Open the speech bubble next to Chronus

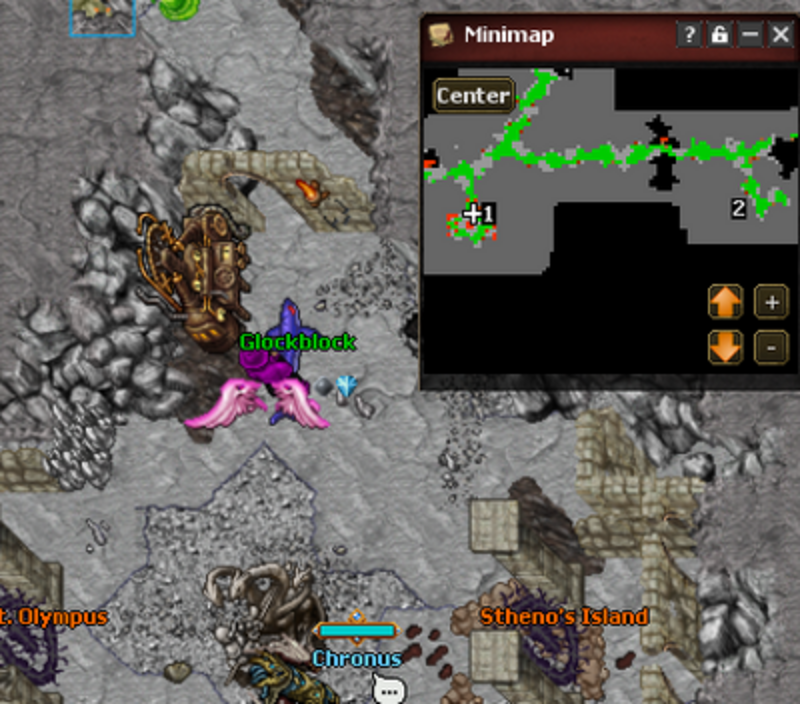[388, 689]
